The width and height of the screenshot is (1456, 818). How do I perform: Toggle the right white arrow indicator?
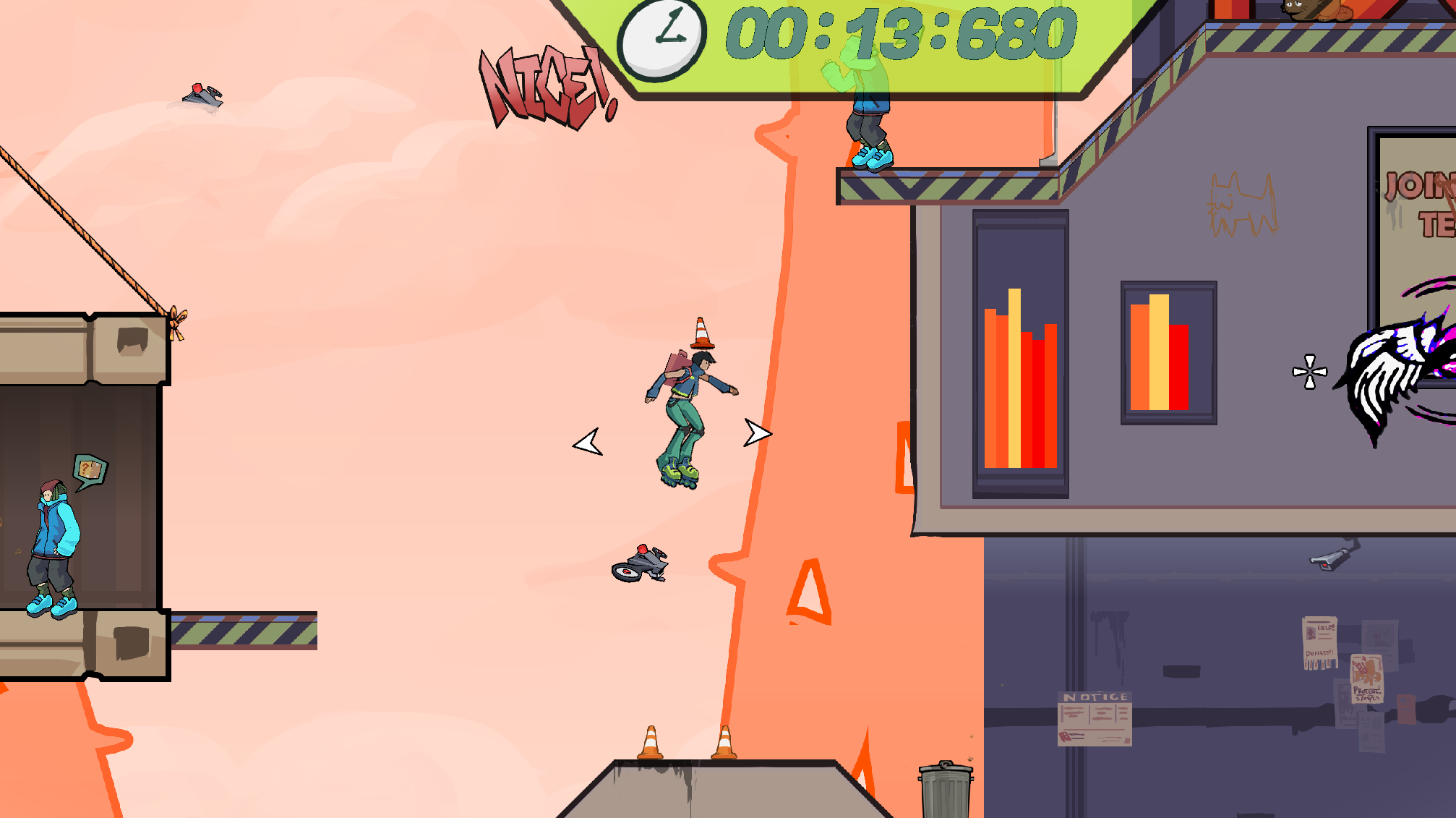(758, 434)
